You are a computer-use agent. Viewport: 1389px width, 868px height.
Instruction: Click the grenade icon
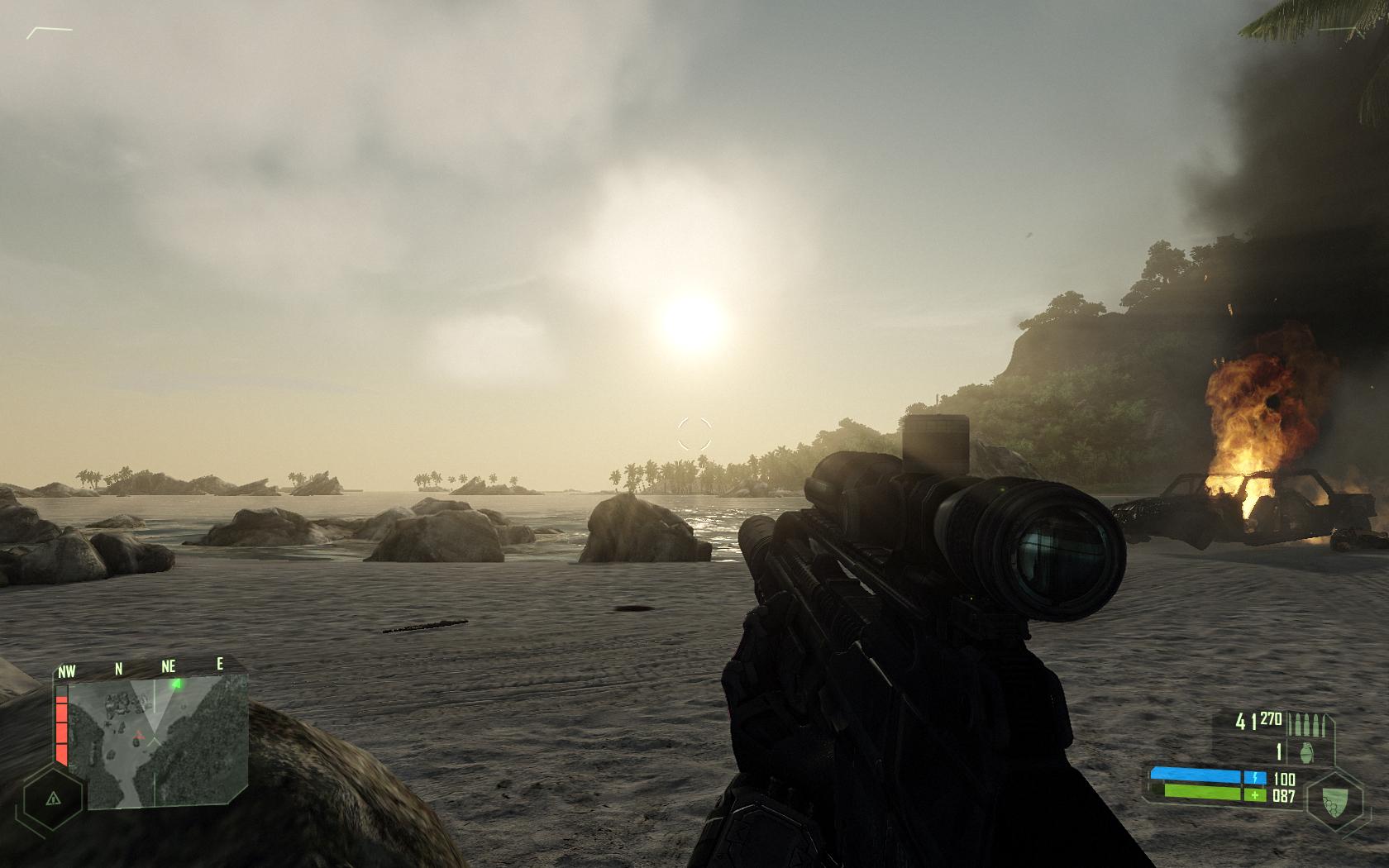pyautogui.click(x=1306, y=753)
